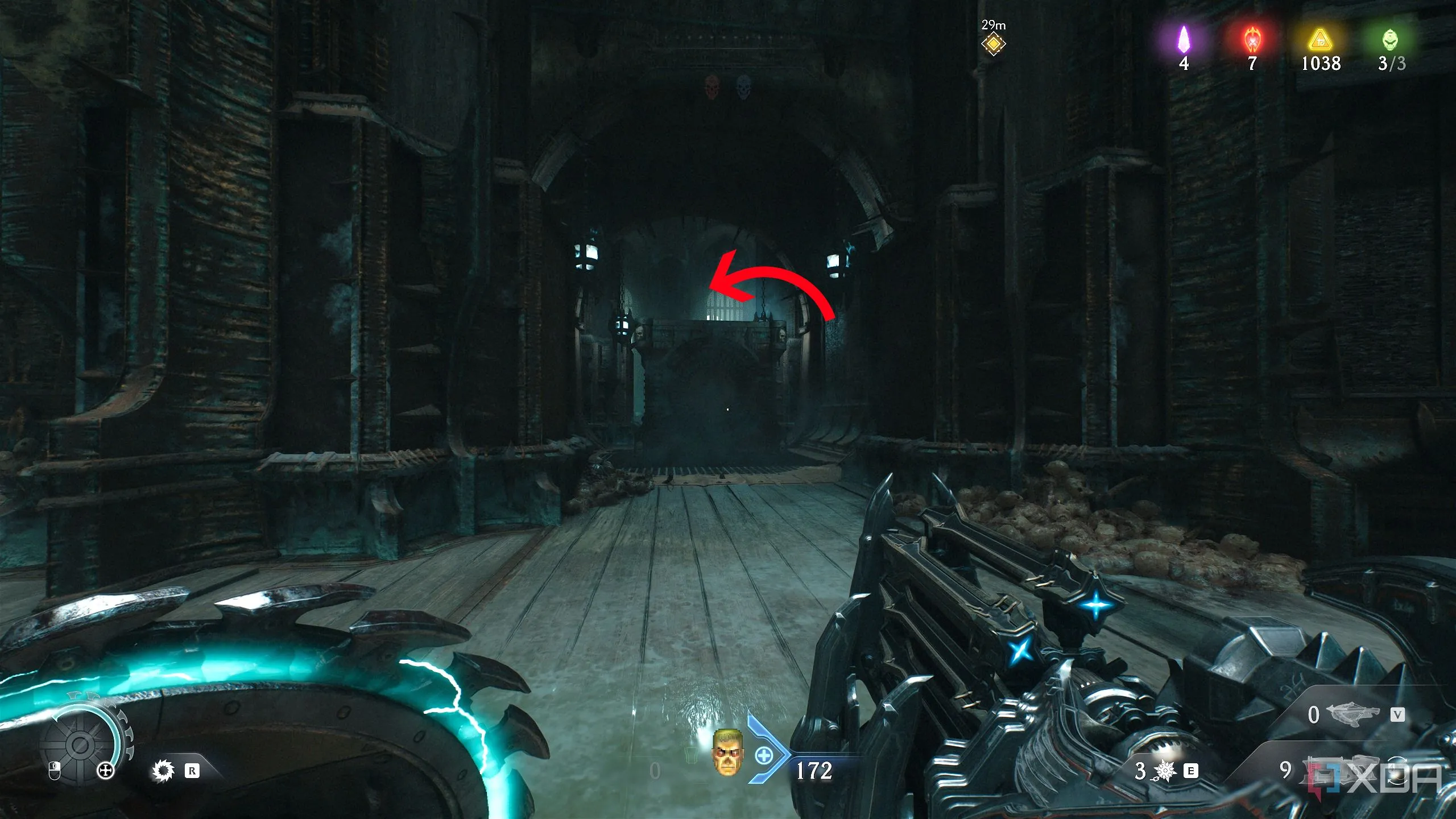Click the yellow diamond objective marker
This screenshot has width=1456, height=819.
click(x=993, y=44)
